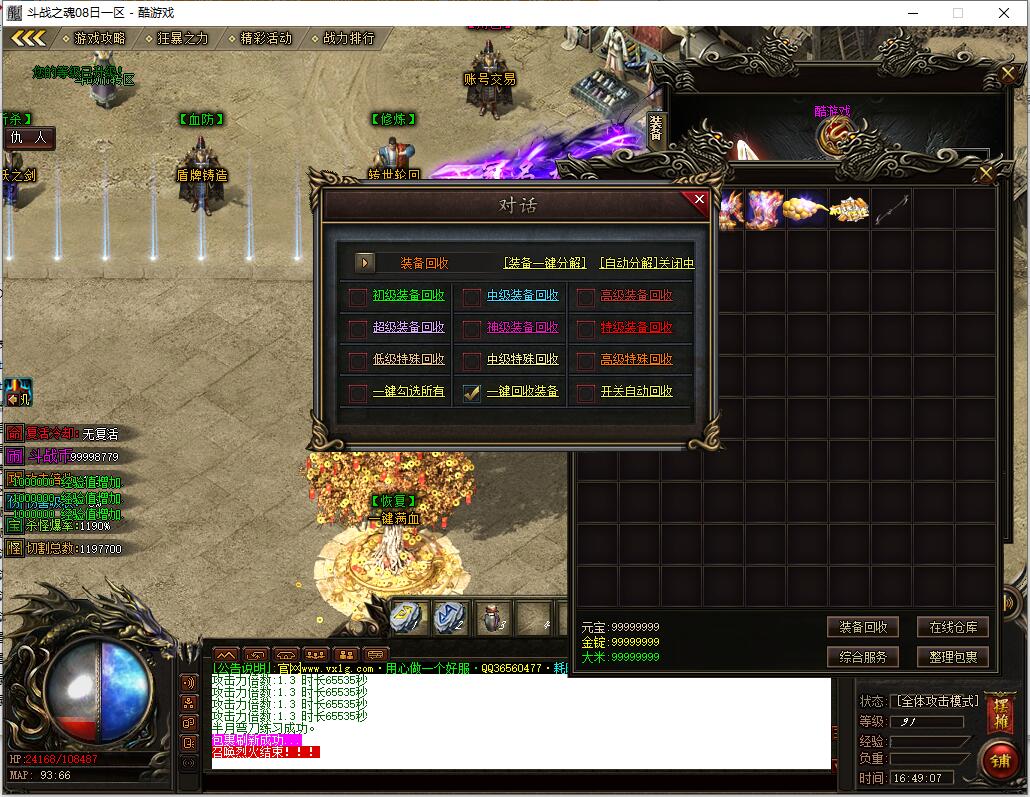Uncheck the 一键回收装备 checkbox
1030x797 pixels.
(472, 393)
